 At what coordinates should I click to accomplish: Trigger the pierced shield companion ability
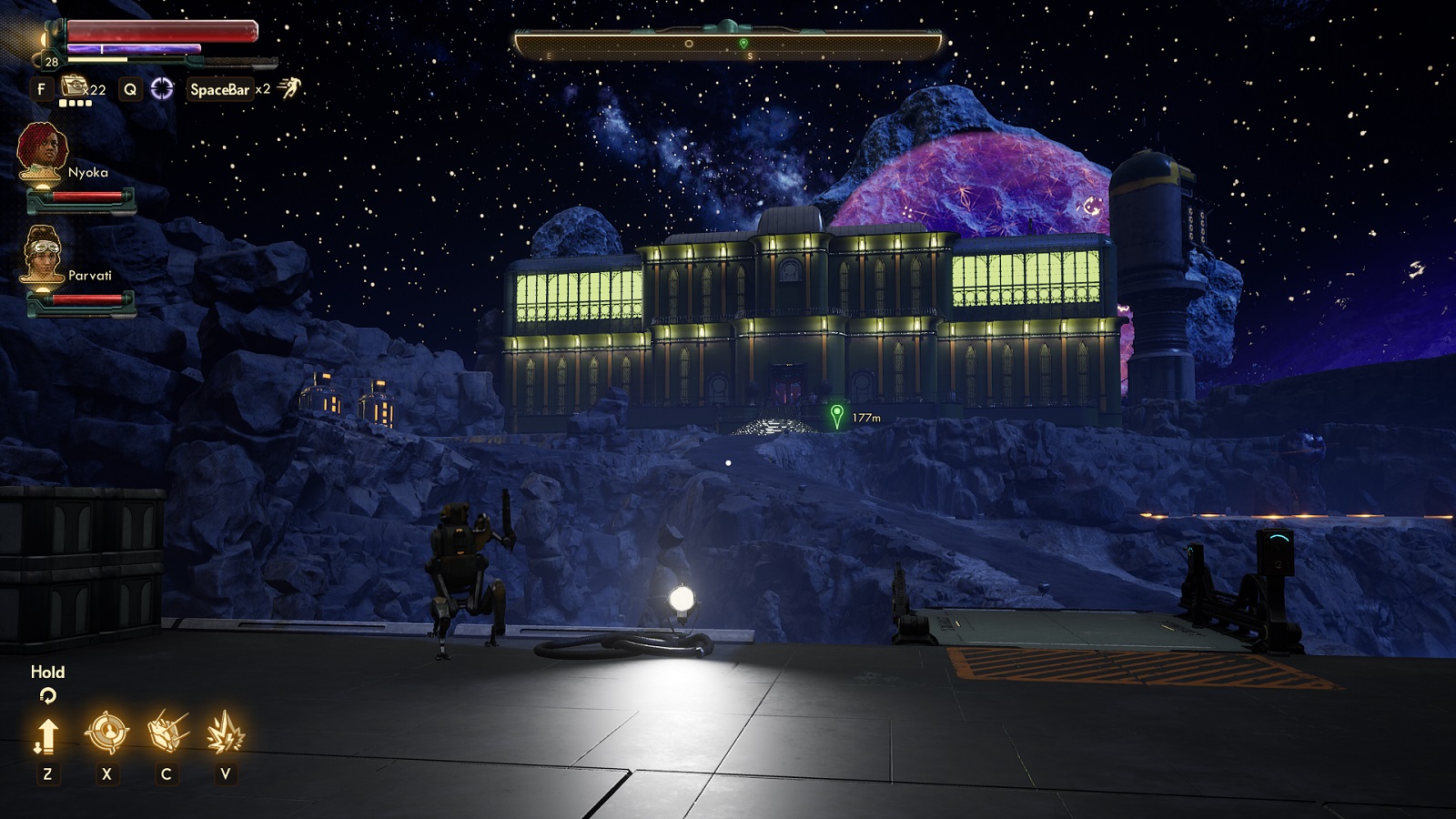pyautogui.click(x=167, y=733)
